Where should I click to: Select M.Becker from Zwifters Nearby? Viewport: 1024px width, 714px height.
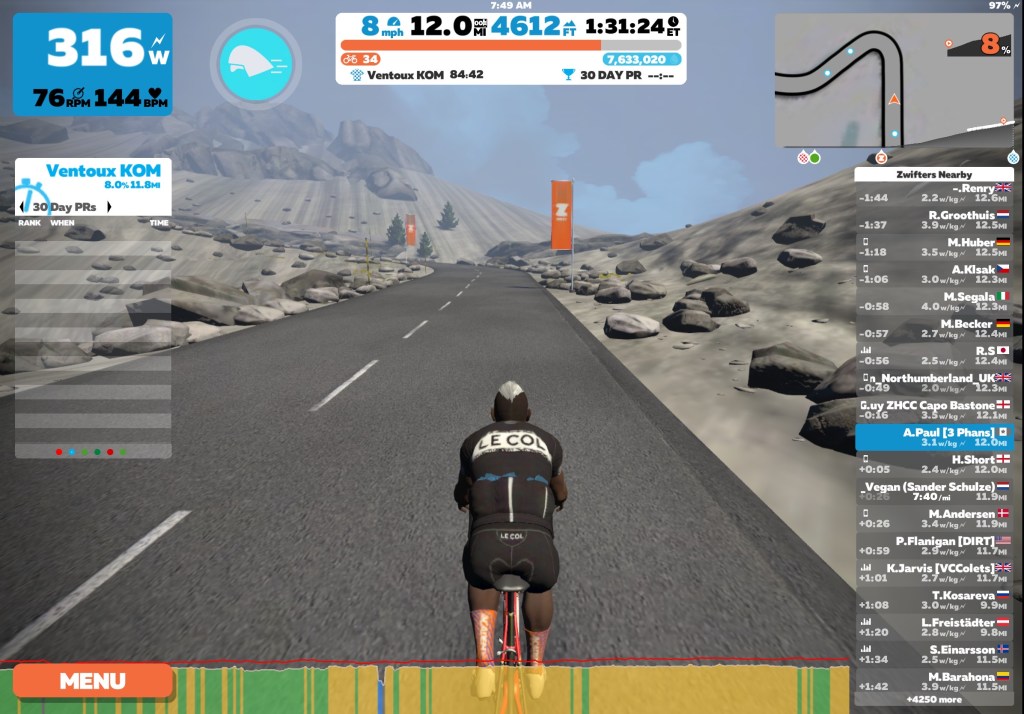pyautogui.click(x=934, y=328)
